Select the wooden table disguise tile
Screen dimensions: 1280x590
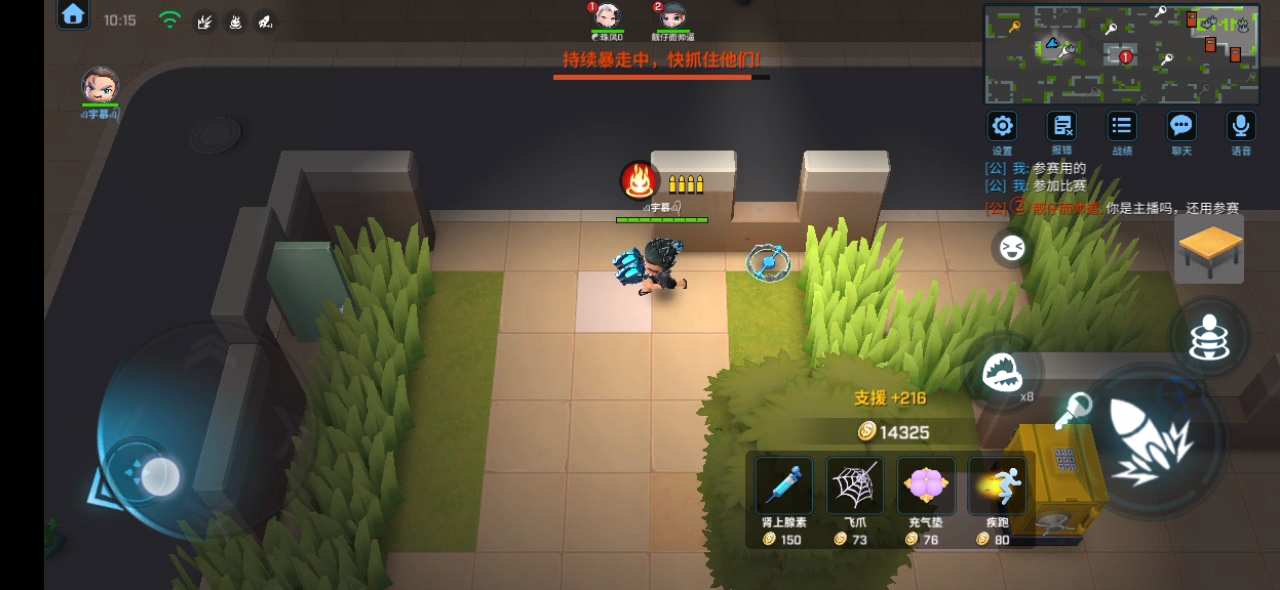tap(1209, 249)
